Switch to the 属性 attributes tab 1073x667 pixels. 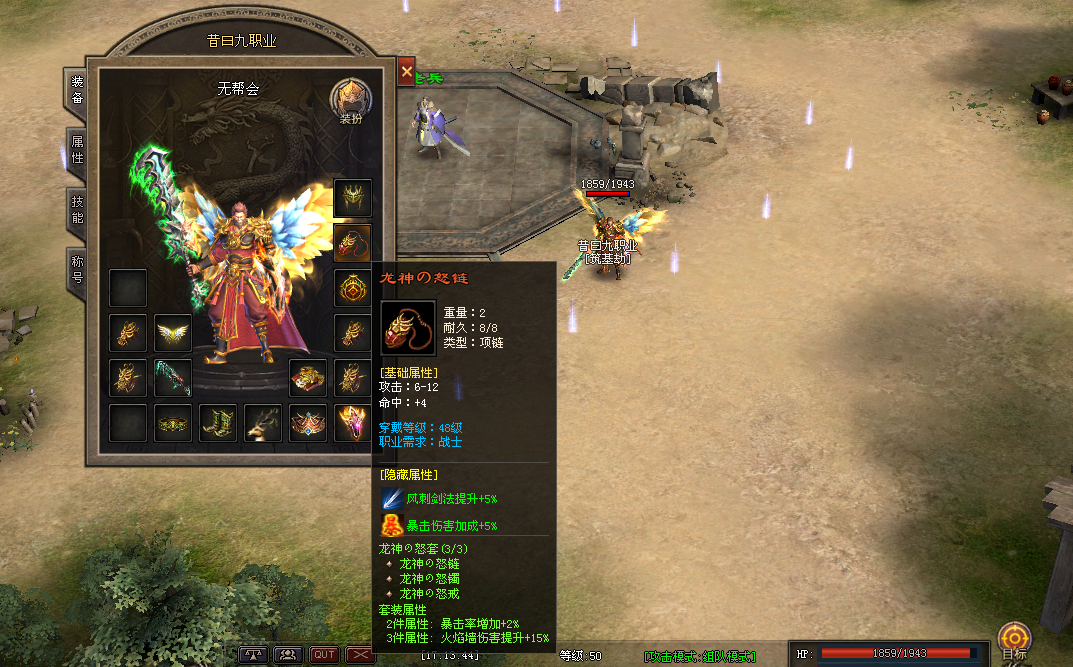(77, 151)
